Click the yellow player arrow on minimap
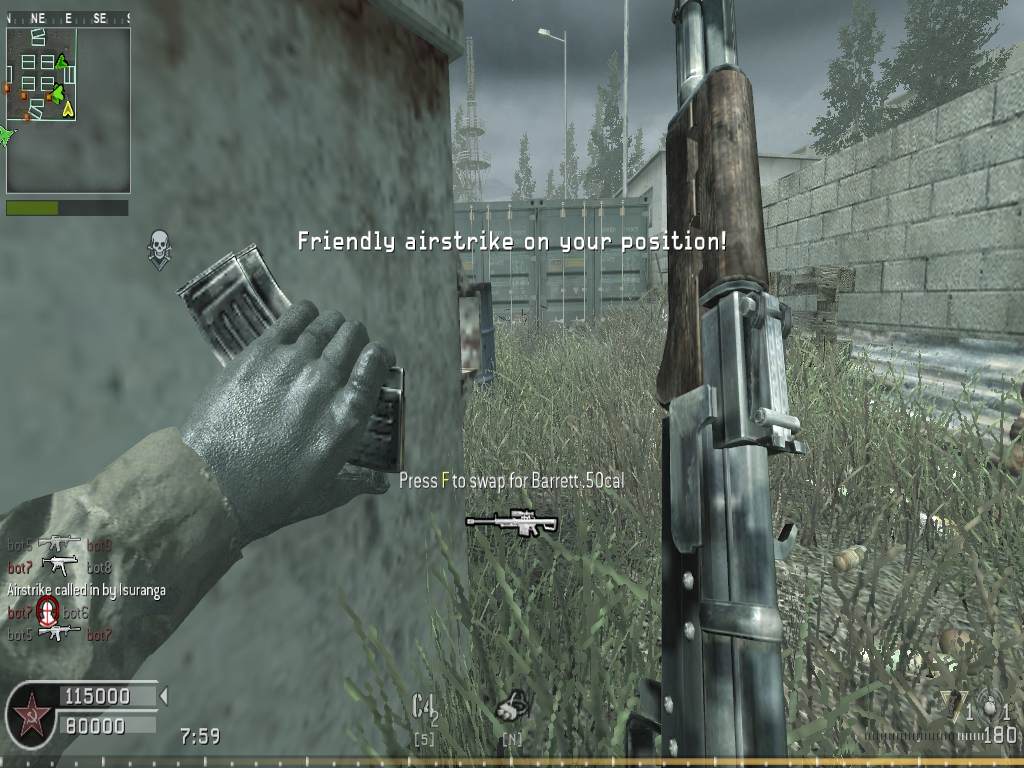 pos(69,110)
